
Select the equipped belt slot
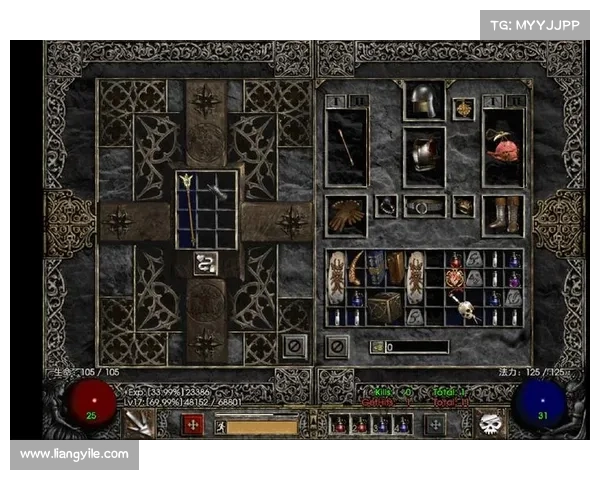424,207
